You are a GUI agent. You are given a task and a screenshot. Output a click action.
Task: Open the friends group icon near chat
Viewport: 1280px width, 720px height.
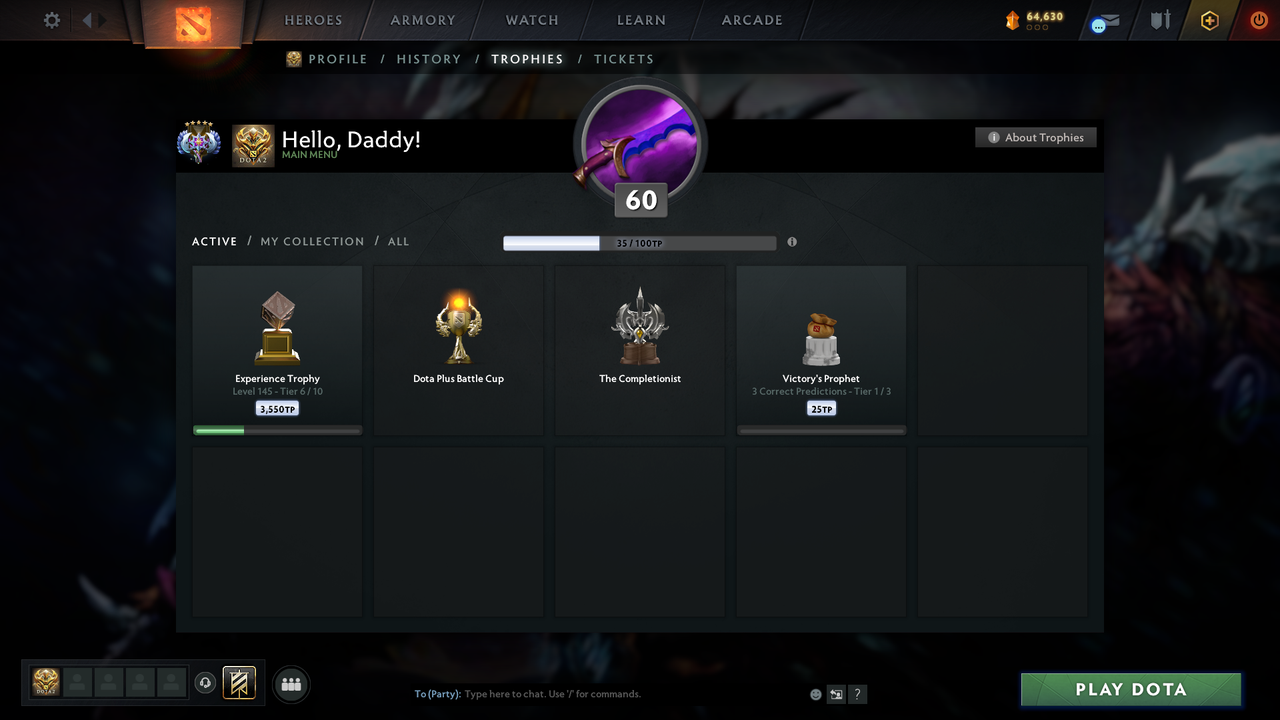tap(290, 684)
